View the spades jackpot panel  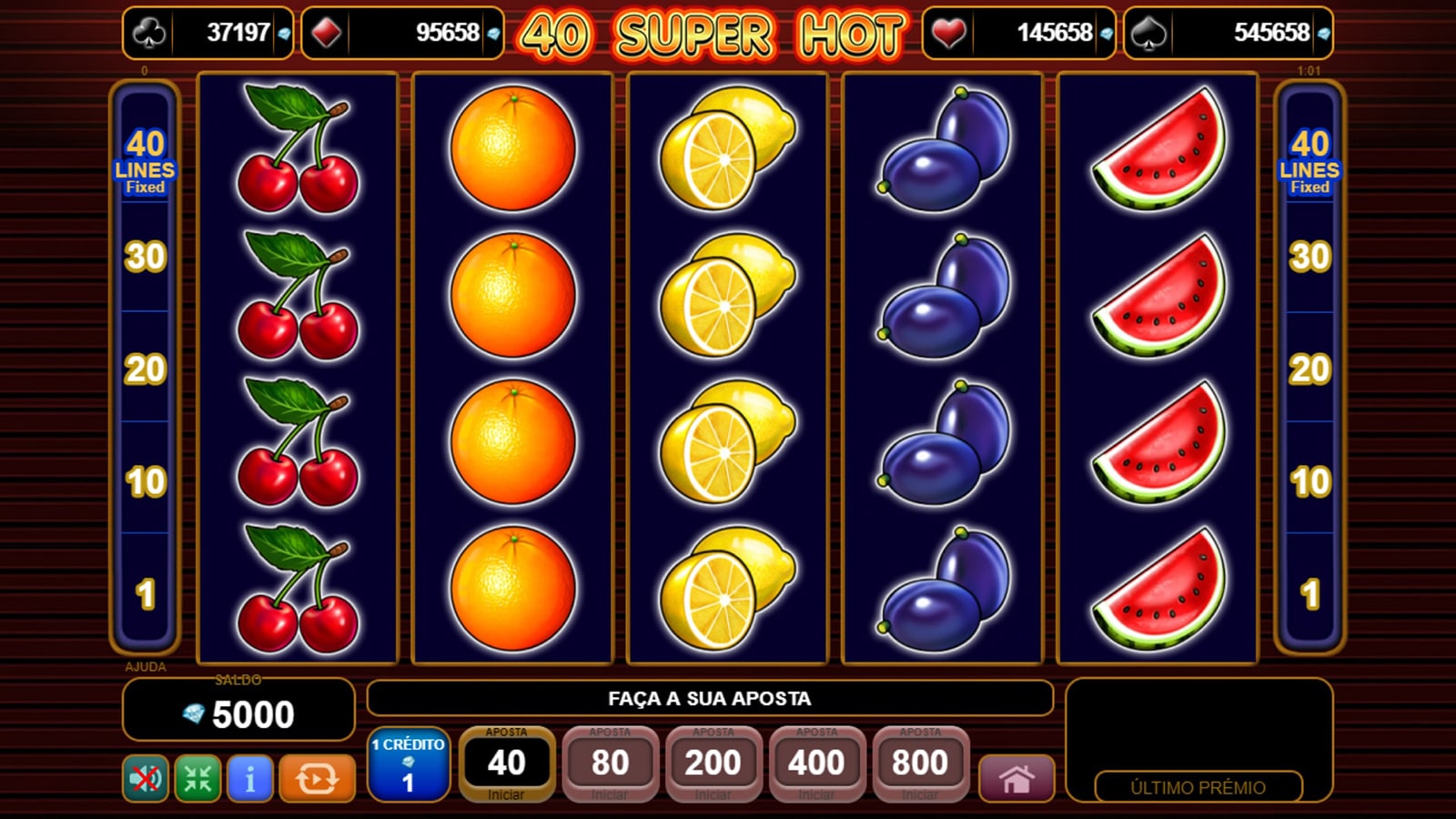click(1228, 34)
